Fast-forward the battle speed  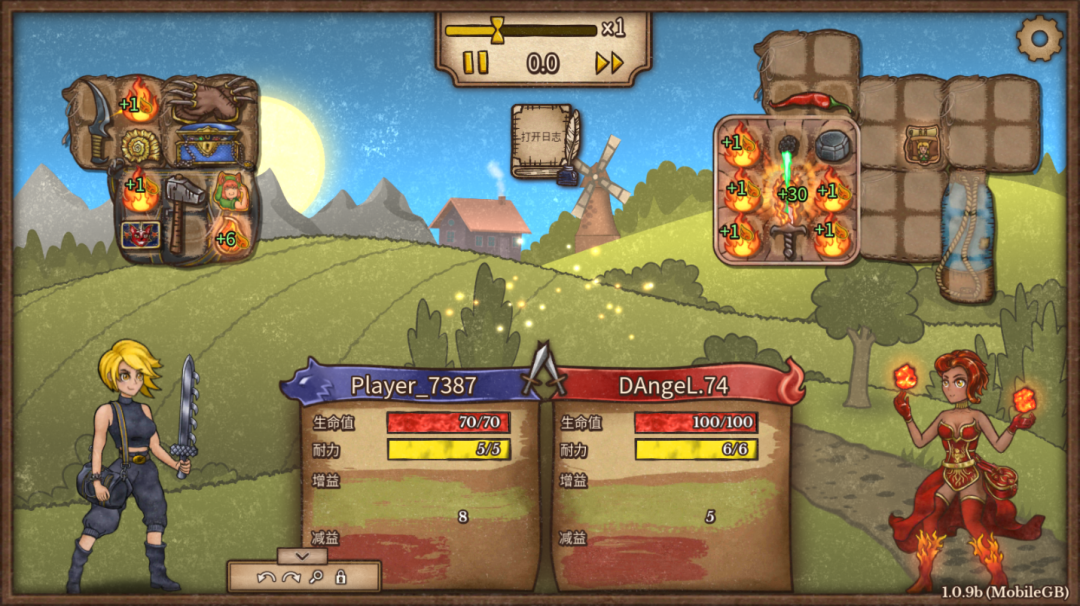point(609,63)
